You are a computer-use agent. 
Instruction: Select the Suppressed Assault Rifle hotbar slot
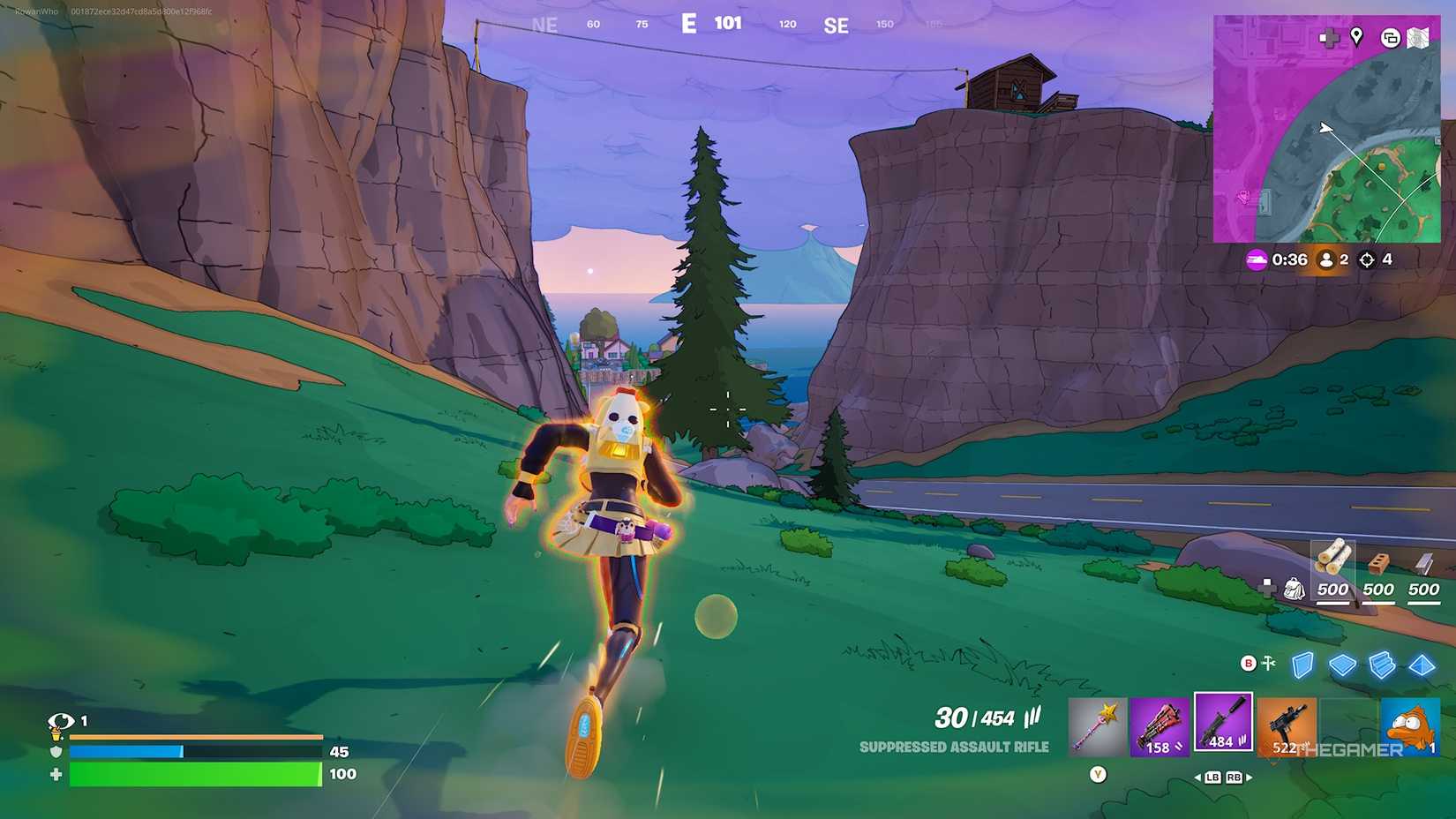[1222, 724]
